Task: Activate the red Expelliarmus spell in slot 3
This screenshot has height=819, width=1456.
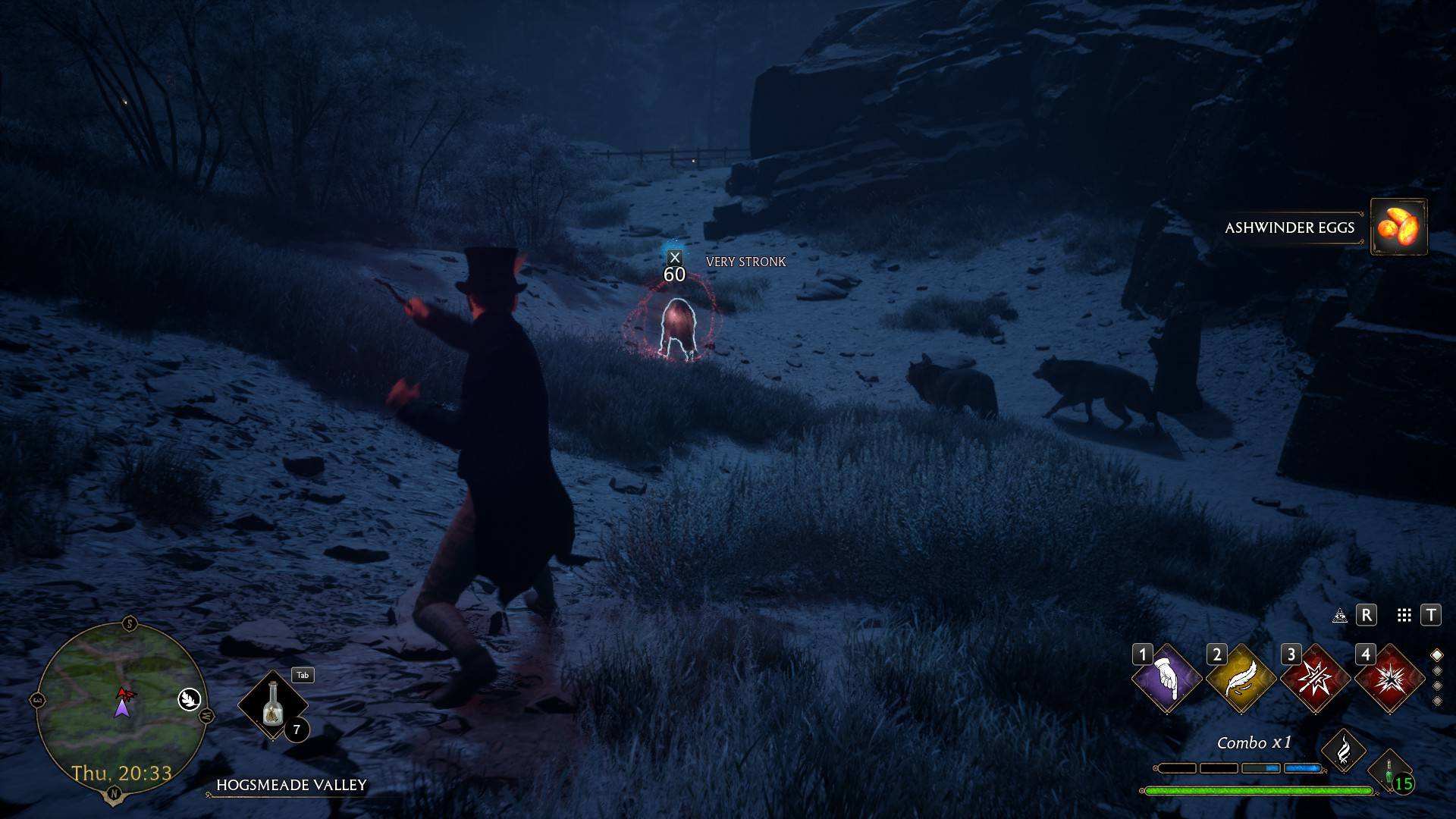Action: [1315, 678]
